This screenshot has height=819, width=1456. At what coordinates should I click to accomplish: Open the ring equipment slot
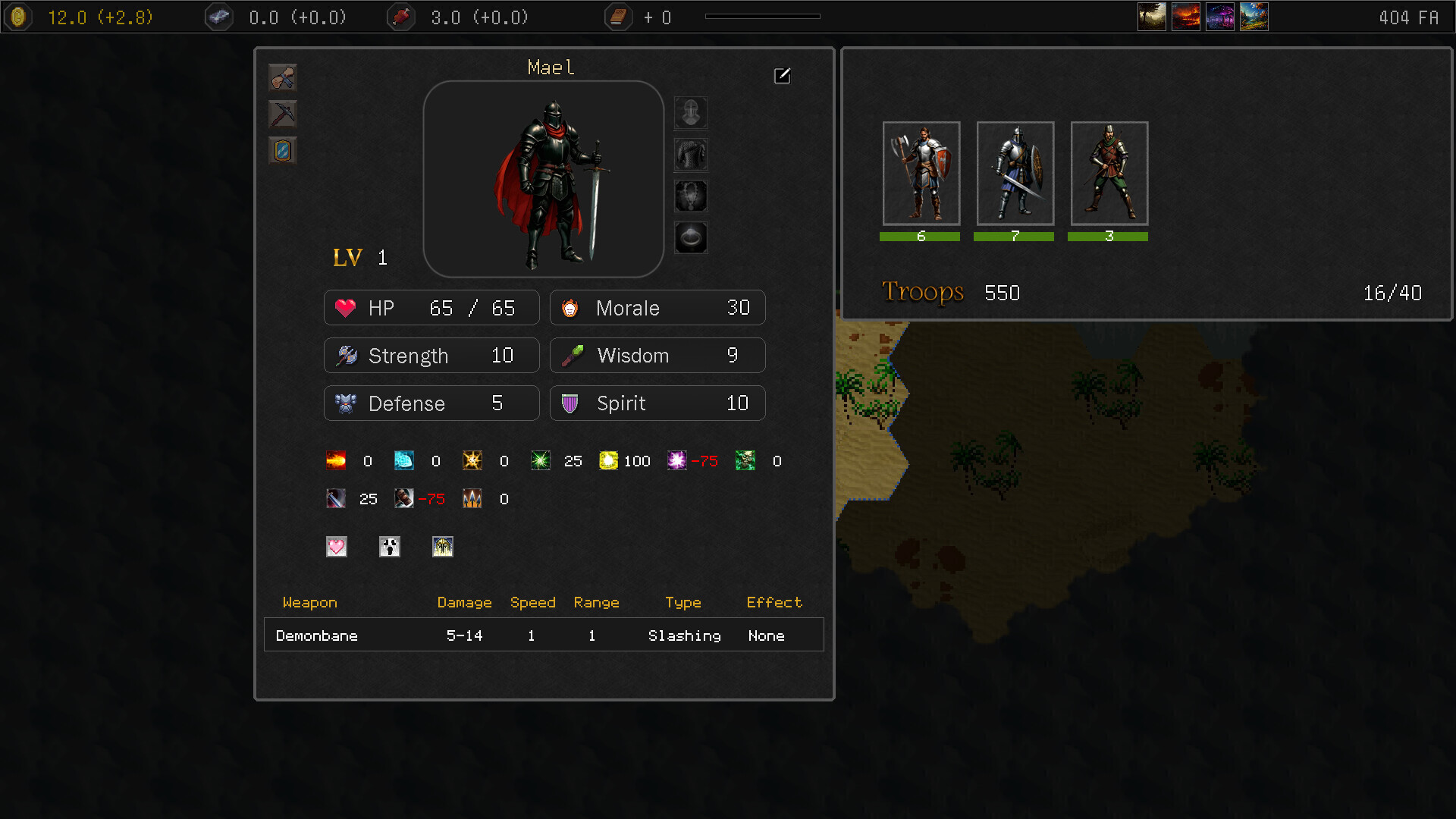691,237
